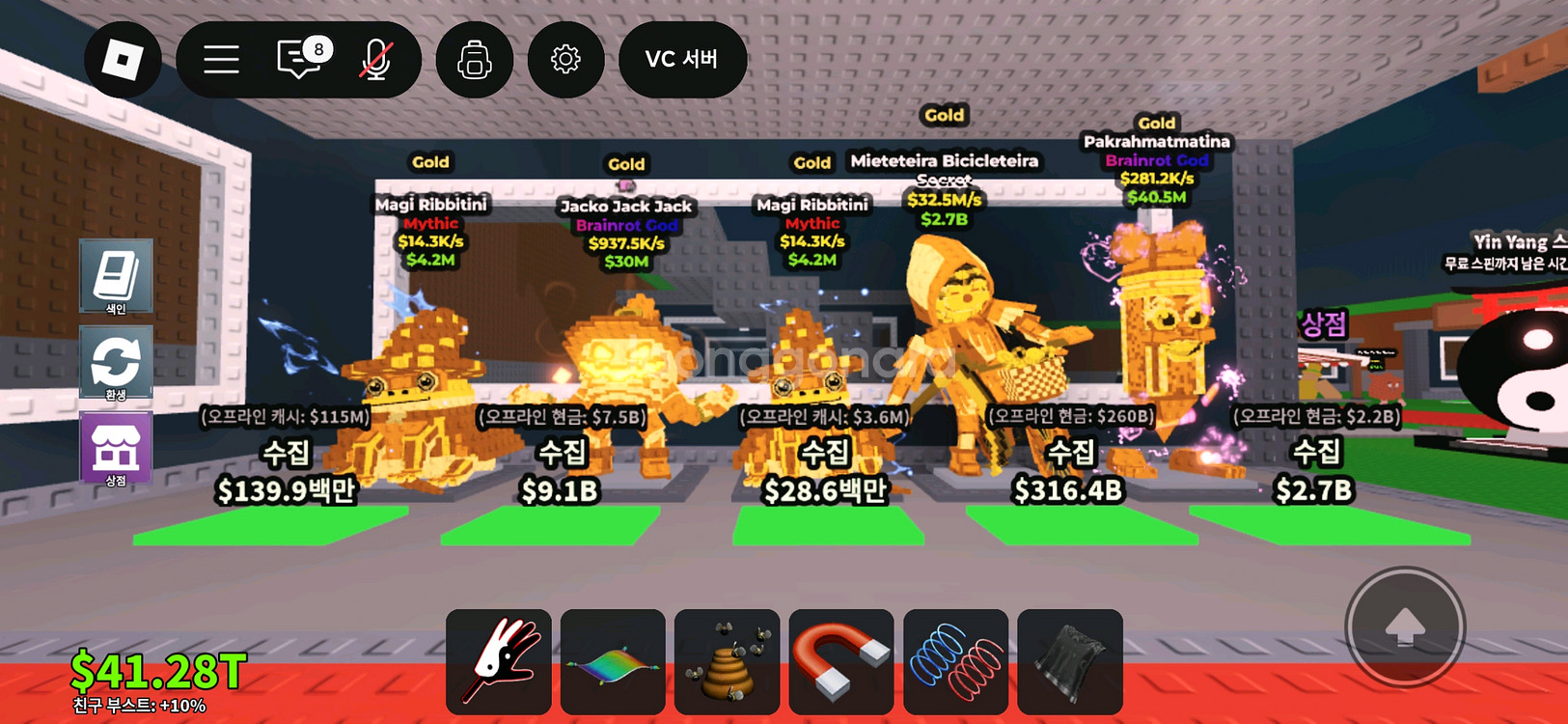Viewport: 1568px width, 724px height.
Task: Open the backpack inventory
Action: coord(474,60)
